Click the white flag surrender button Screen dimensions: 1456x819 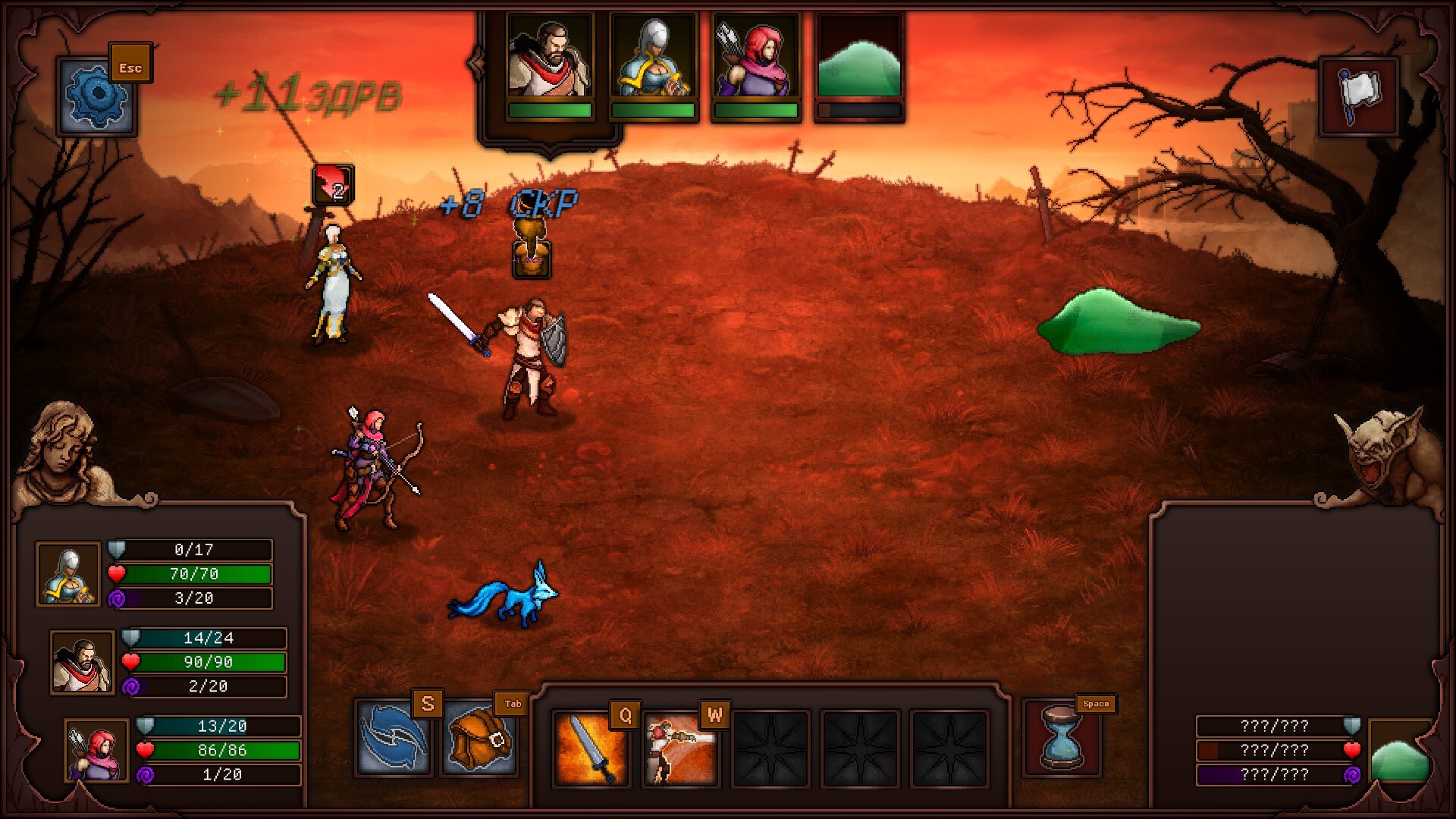(1359, 96)
